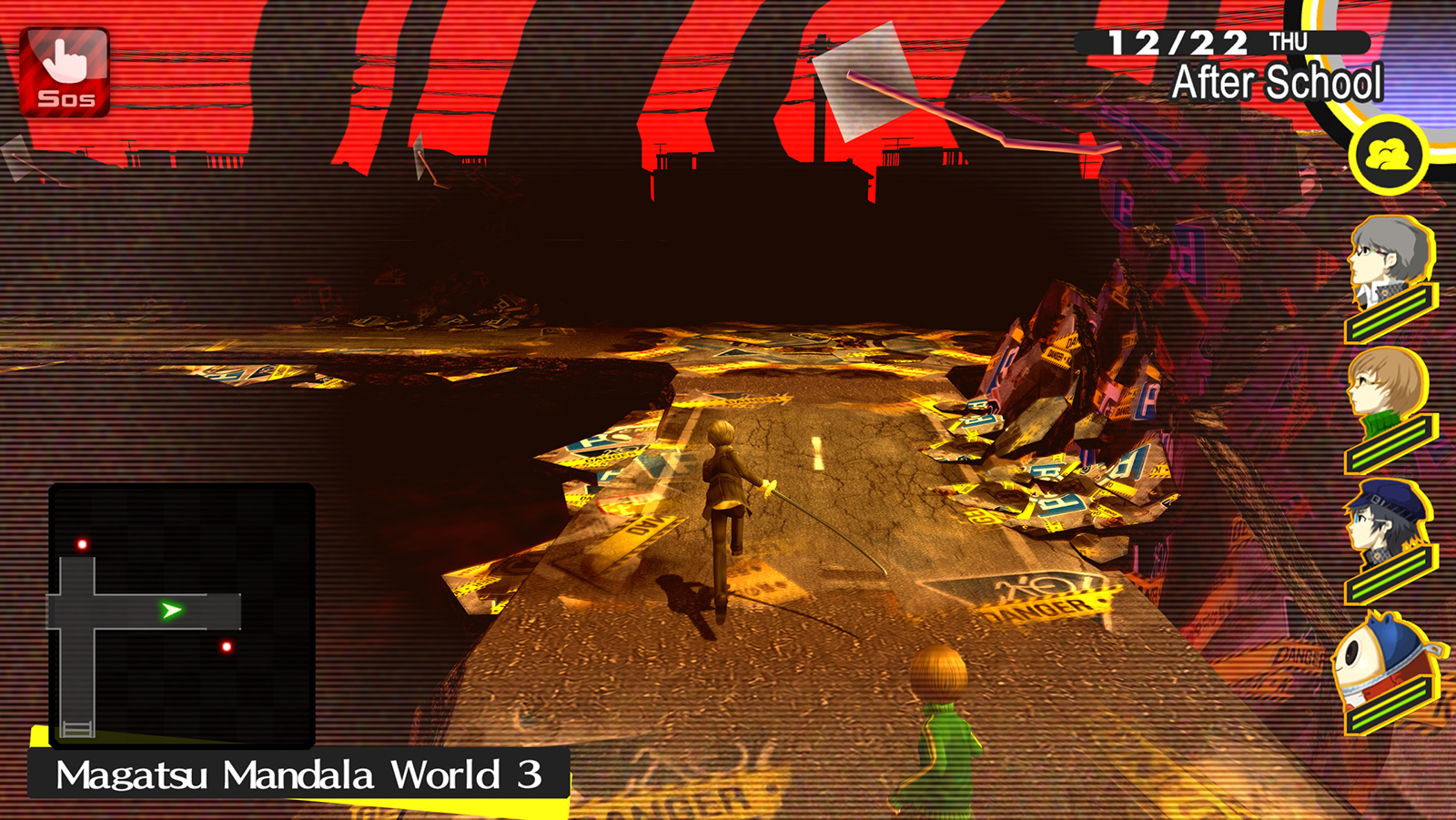Expand the minimap panel
The height and width of the screenshot is (820, 1456).
[182, 614]
